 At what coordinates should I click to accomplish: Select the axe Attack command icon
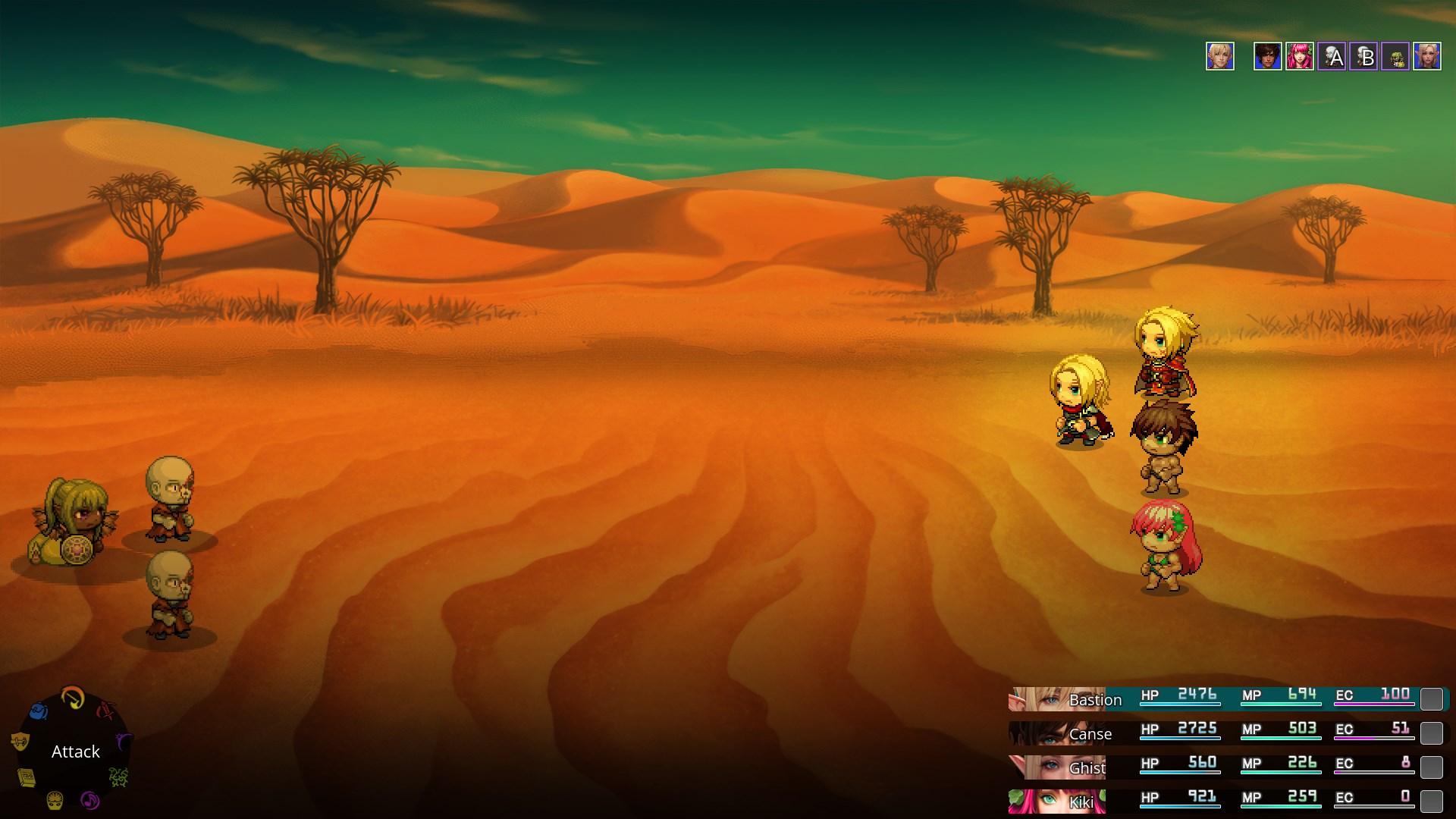pos(73,696)
